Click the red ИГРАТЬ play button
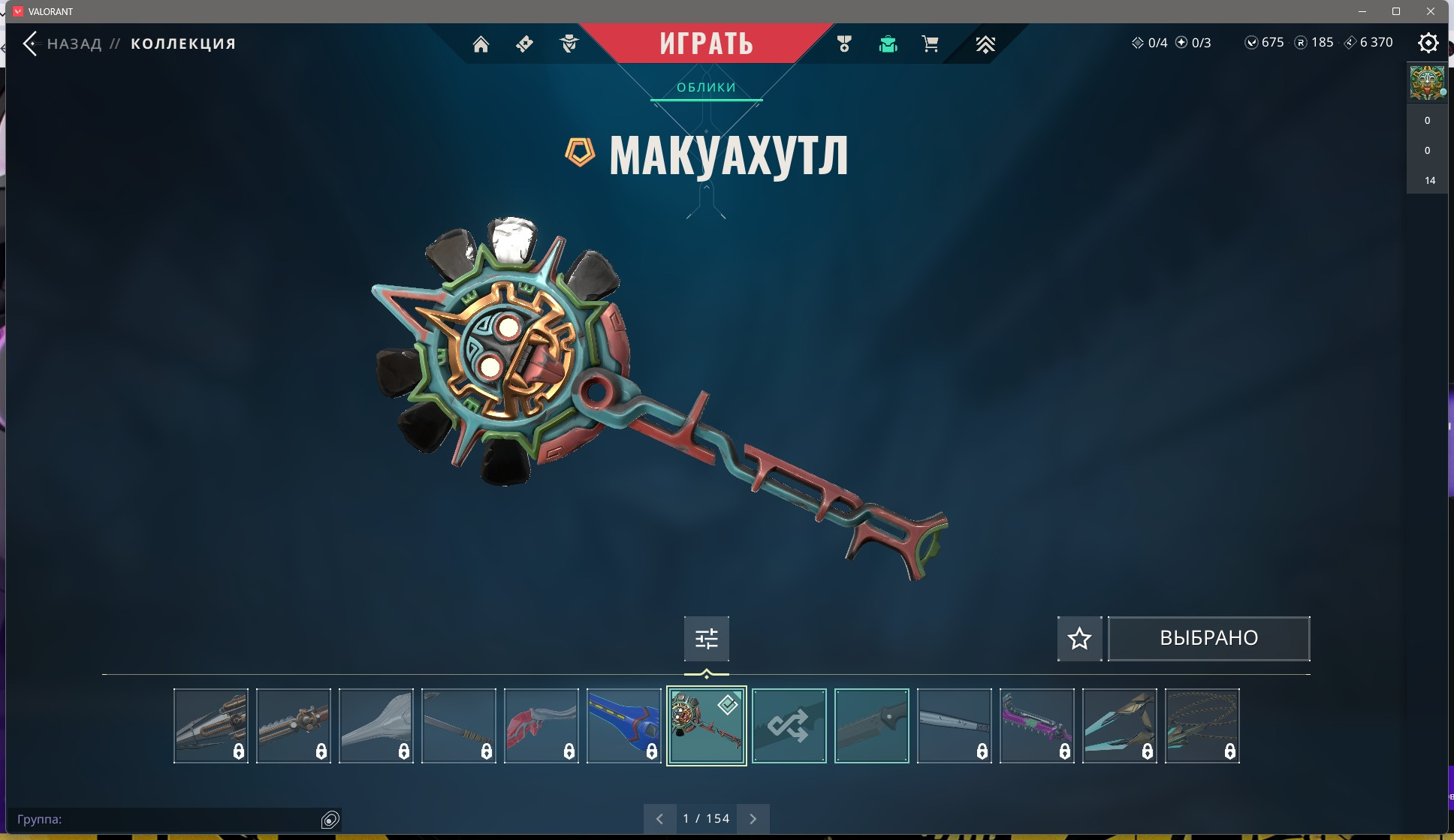 point(706,43)
